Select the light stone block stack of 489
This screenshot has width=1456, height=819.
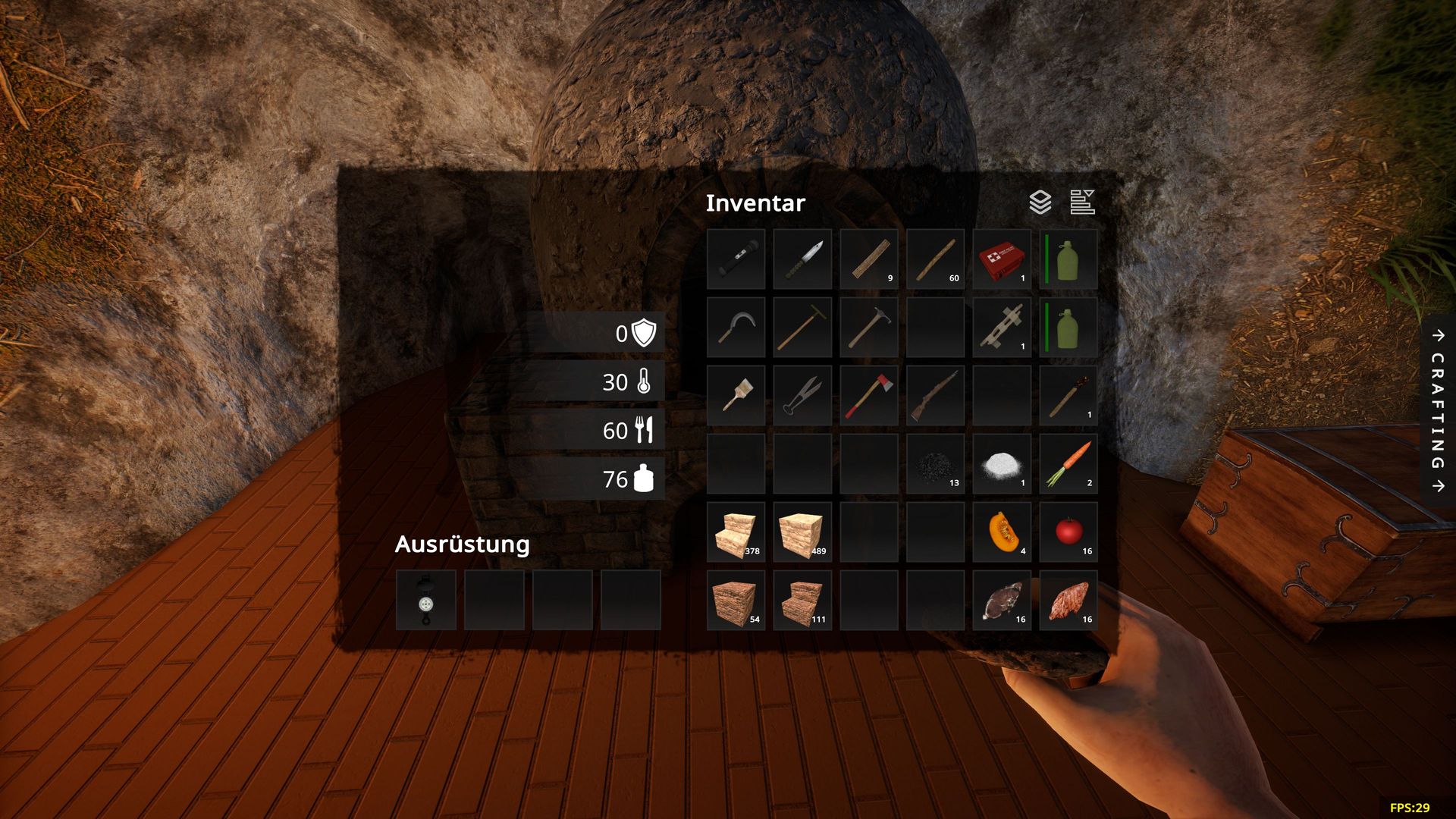tap(802, 532)
